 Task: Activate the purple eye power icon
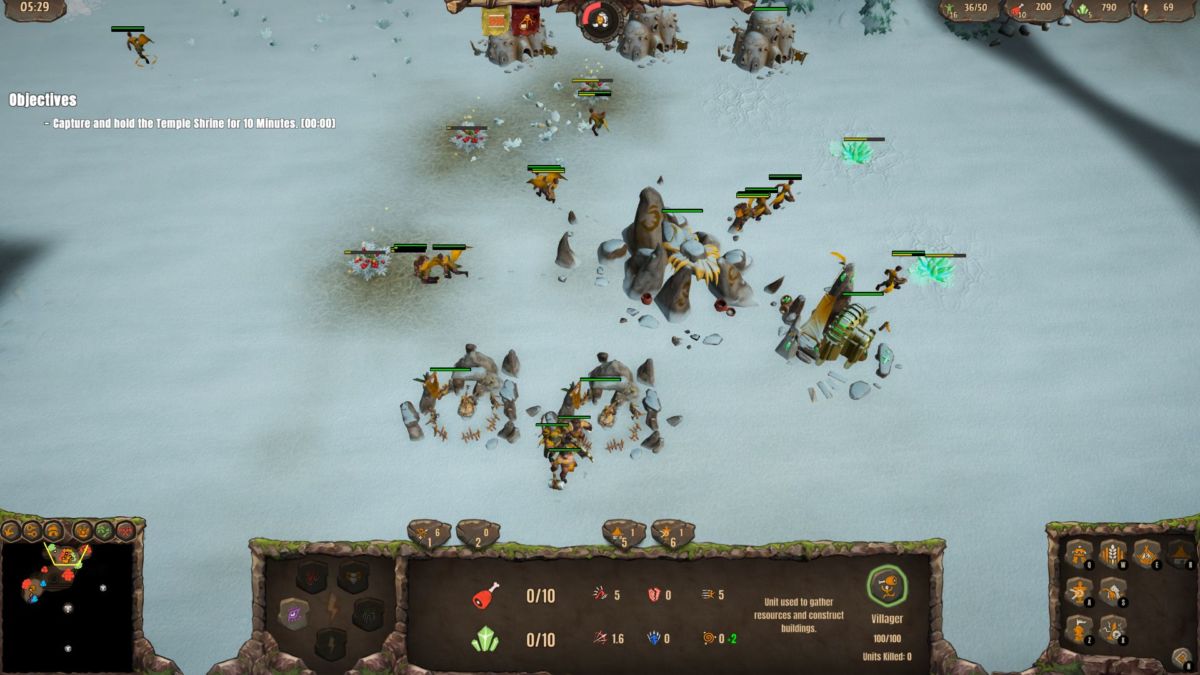(x=293, y=612)
